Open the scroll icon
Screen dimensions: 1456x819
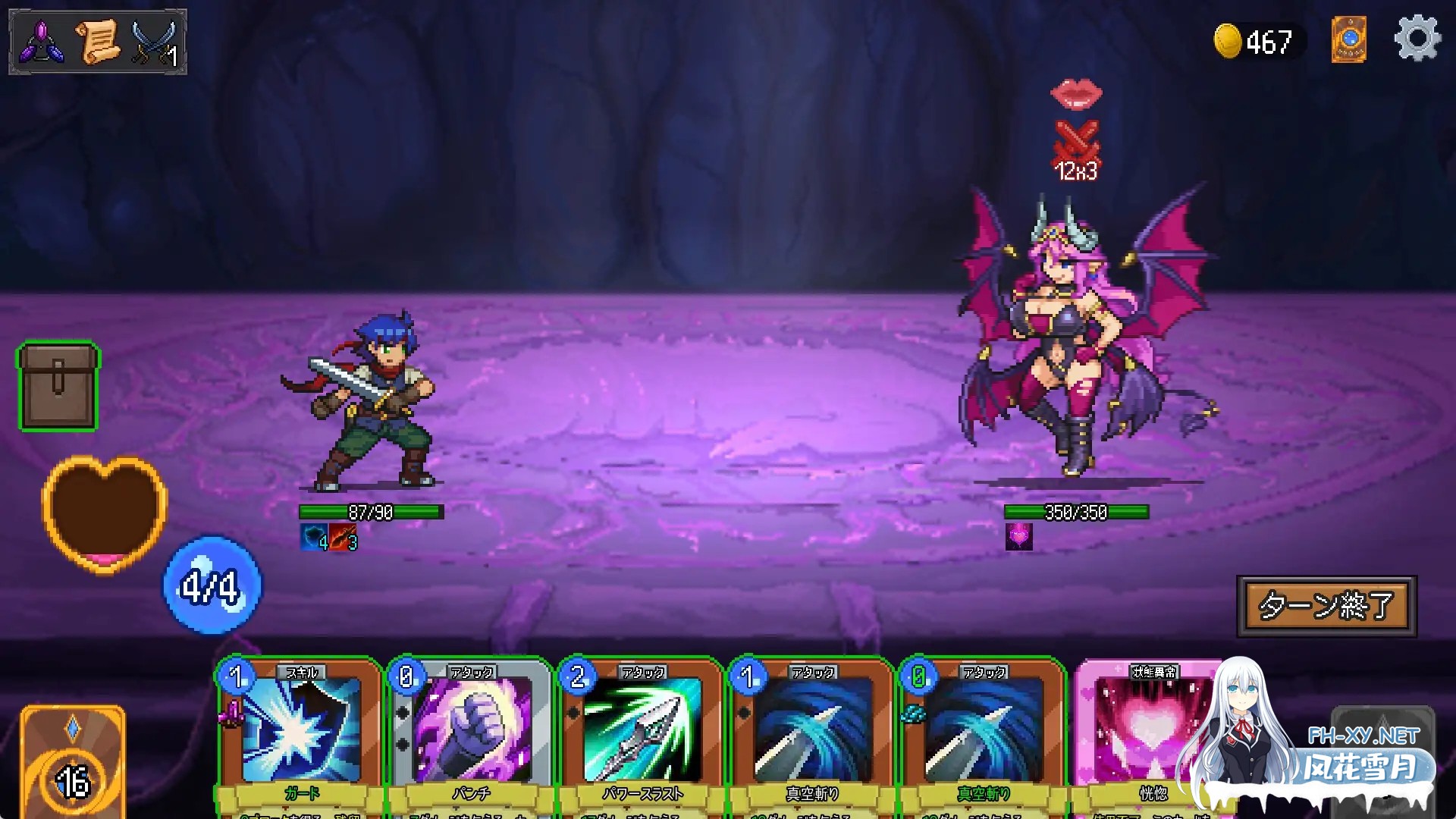point(98,42)
